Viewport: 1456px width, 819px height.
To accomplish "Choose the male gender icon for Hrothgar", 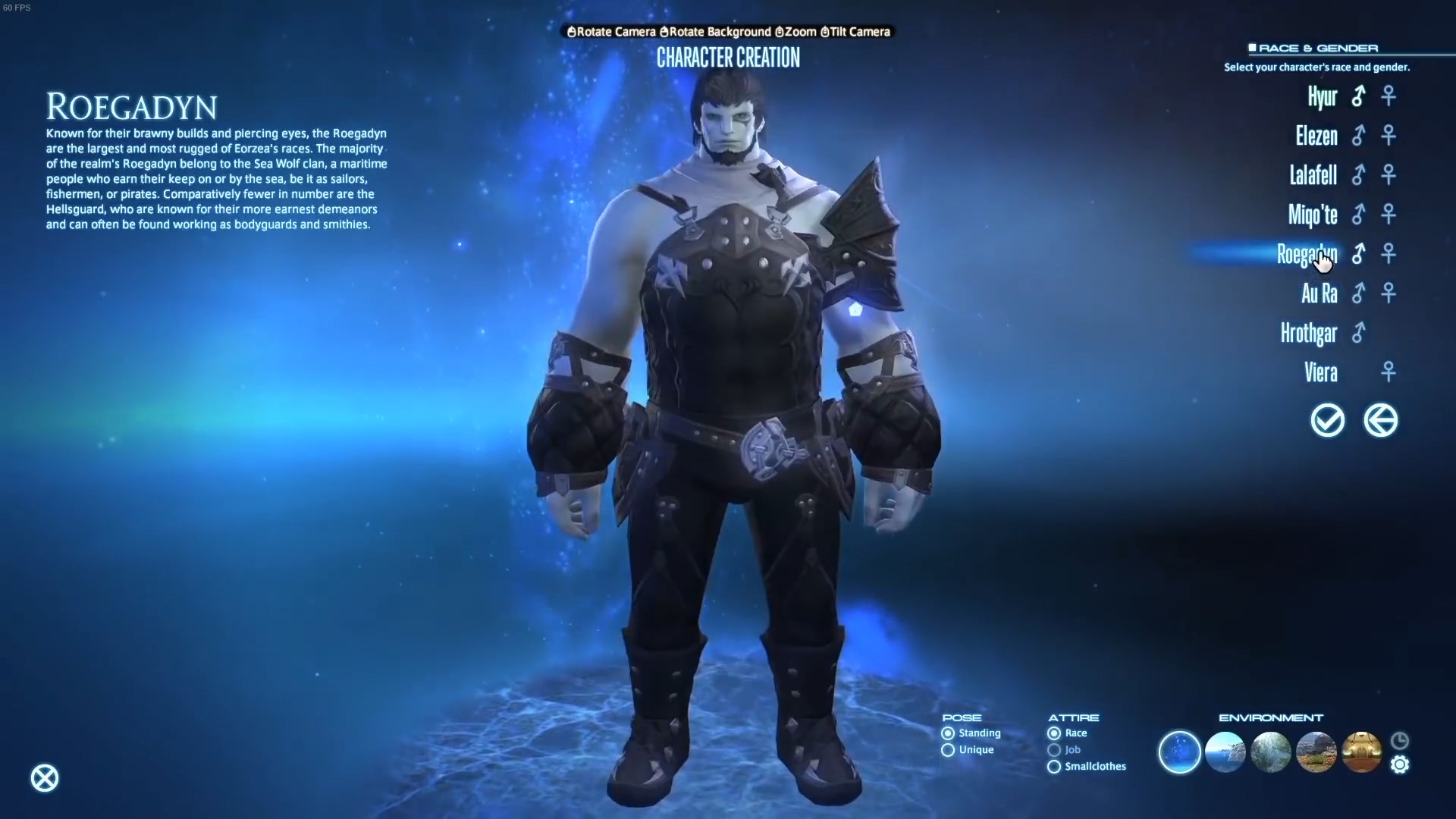I will [1359, 333].
